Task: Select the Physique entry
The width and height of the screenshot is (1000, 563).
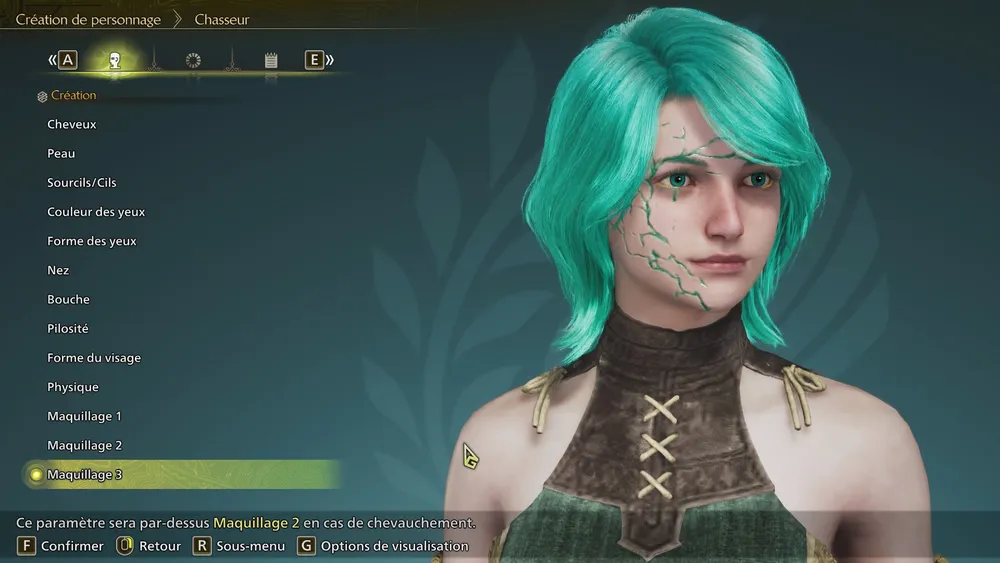Action: tap(73, 387)
